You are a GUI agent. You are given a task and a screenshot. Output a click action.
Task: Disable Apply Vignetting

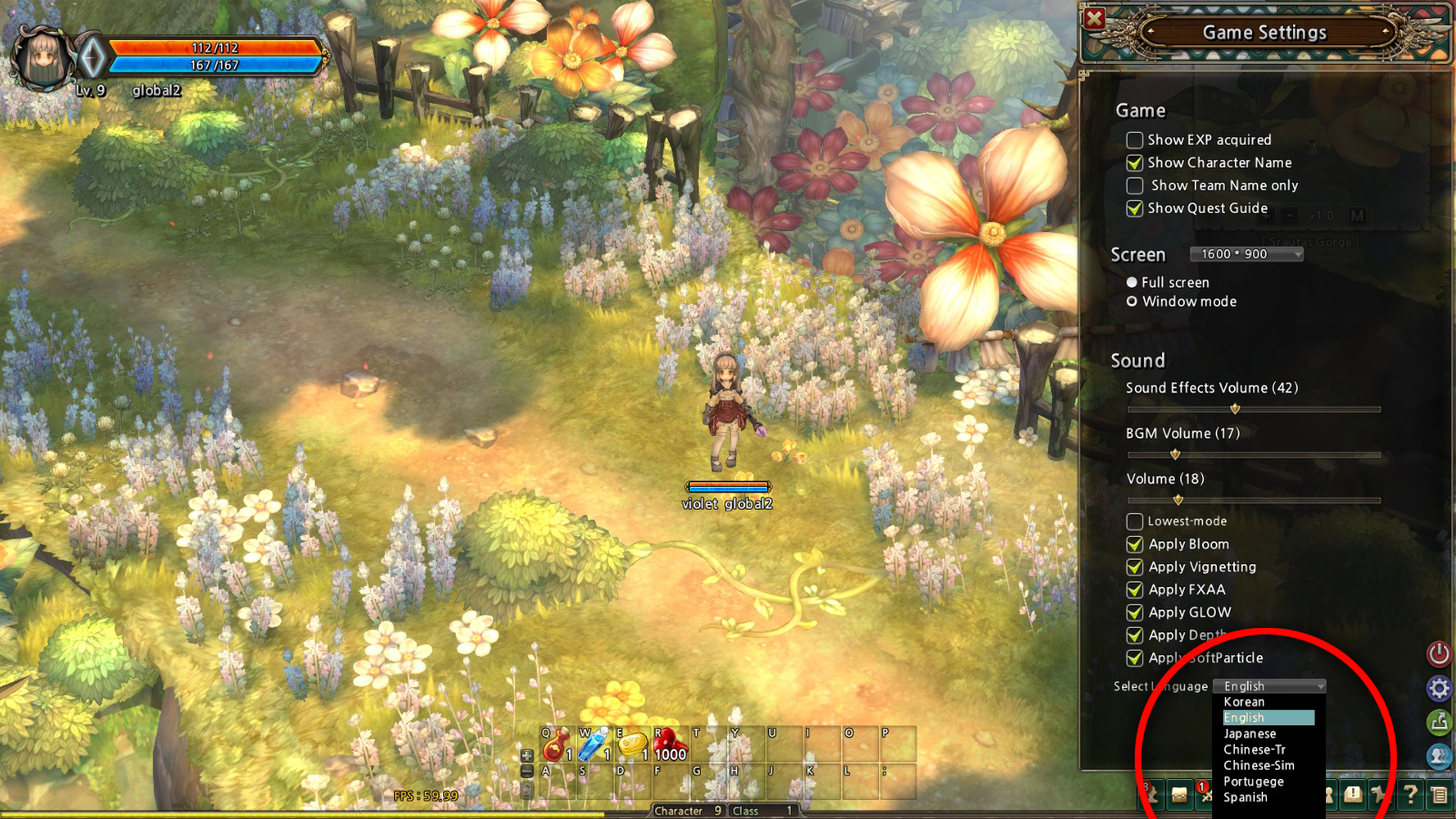1135,567
